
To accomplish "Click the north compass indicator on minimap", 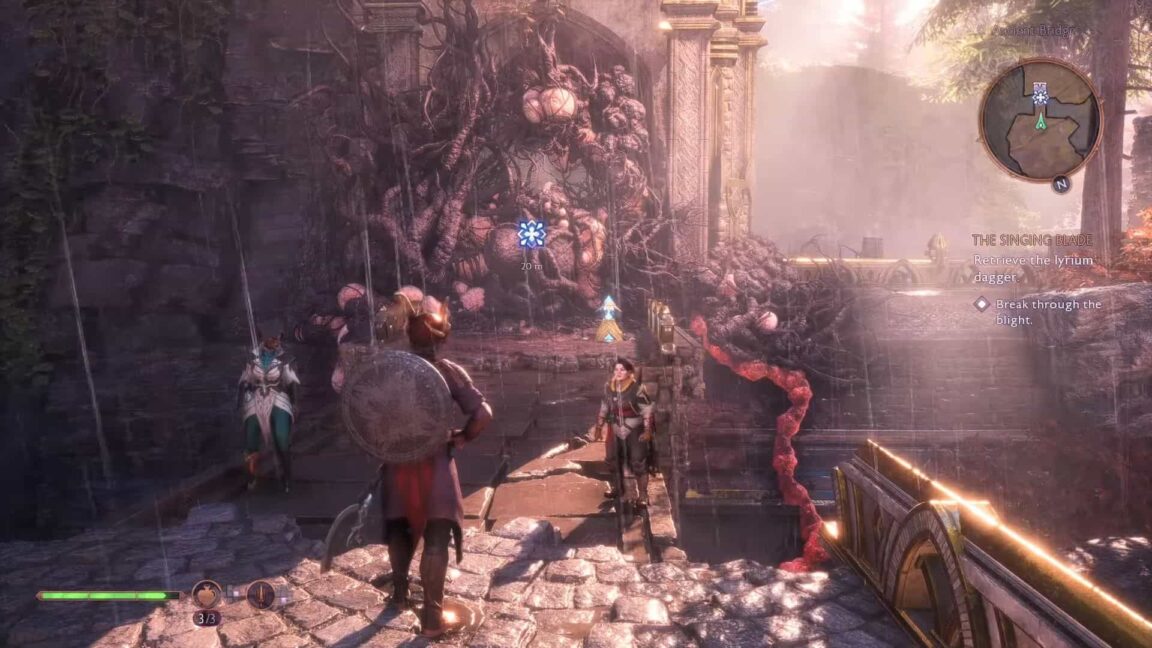I will click(x=1061, y=184).
